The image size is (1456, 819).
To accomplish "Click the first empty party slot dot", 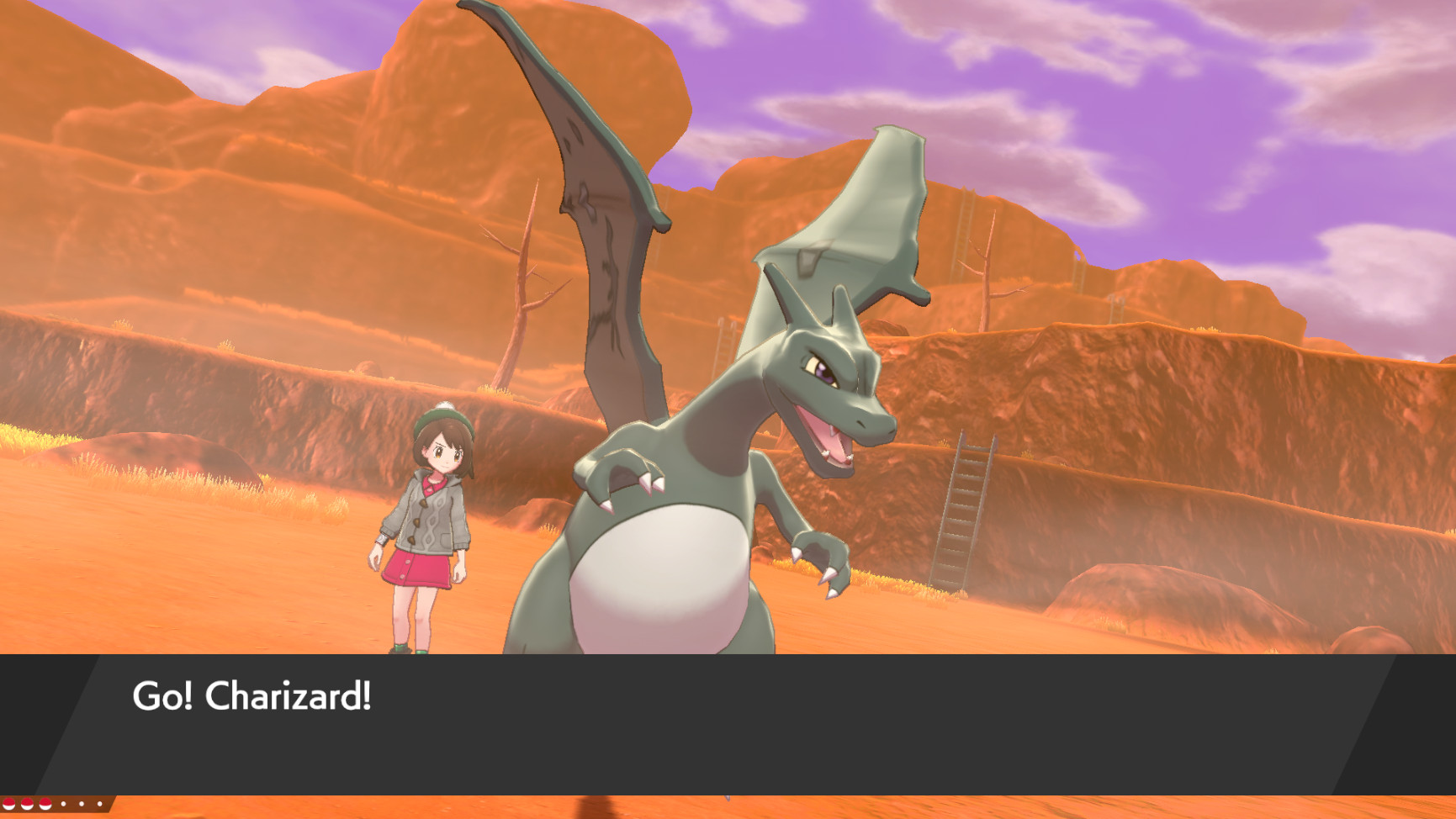I will [x=64, y=804].
